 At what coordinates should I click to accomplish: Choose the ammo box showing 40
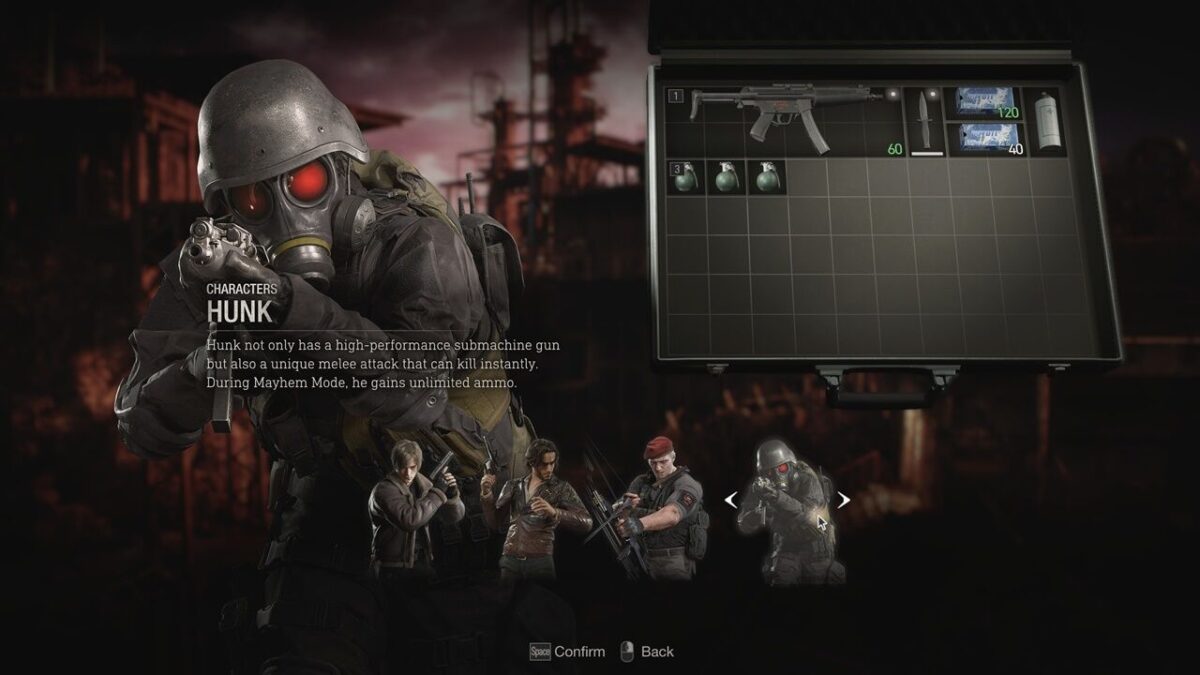[x=985, y=140]
